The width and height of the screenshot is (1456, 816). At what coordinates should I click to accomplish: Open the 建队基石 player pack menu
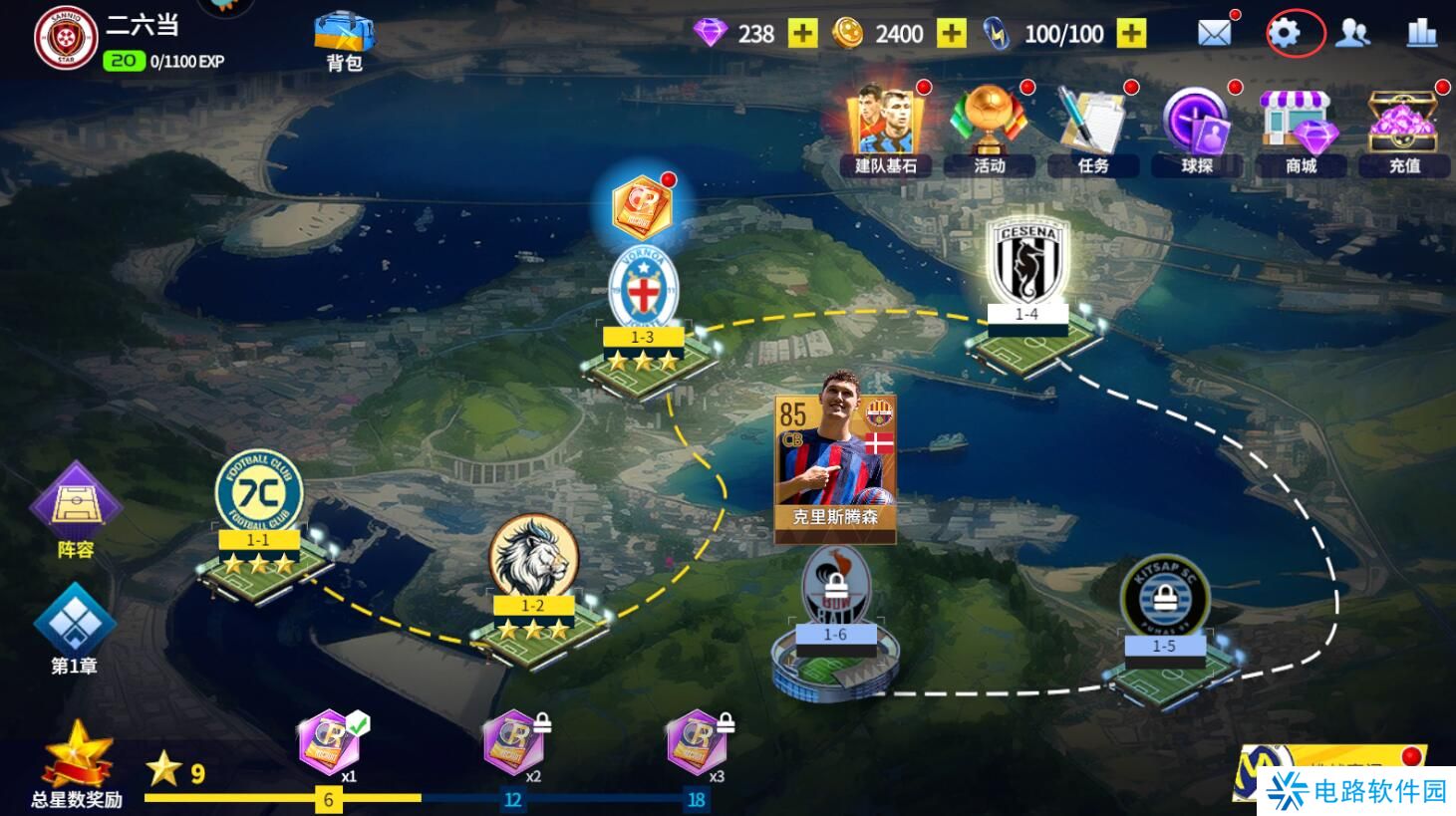(x=885, y=130)
